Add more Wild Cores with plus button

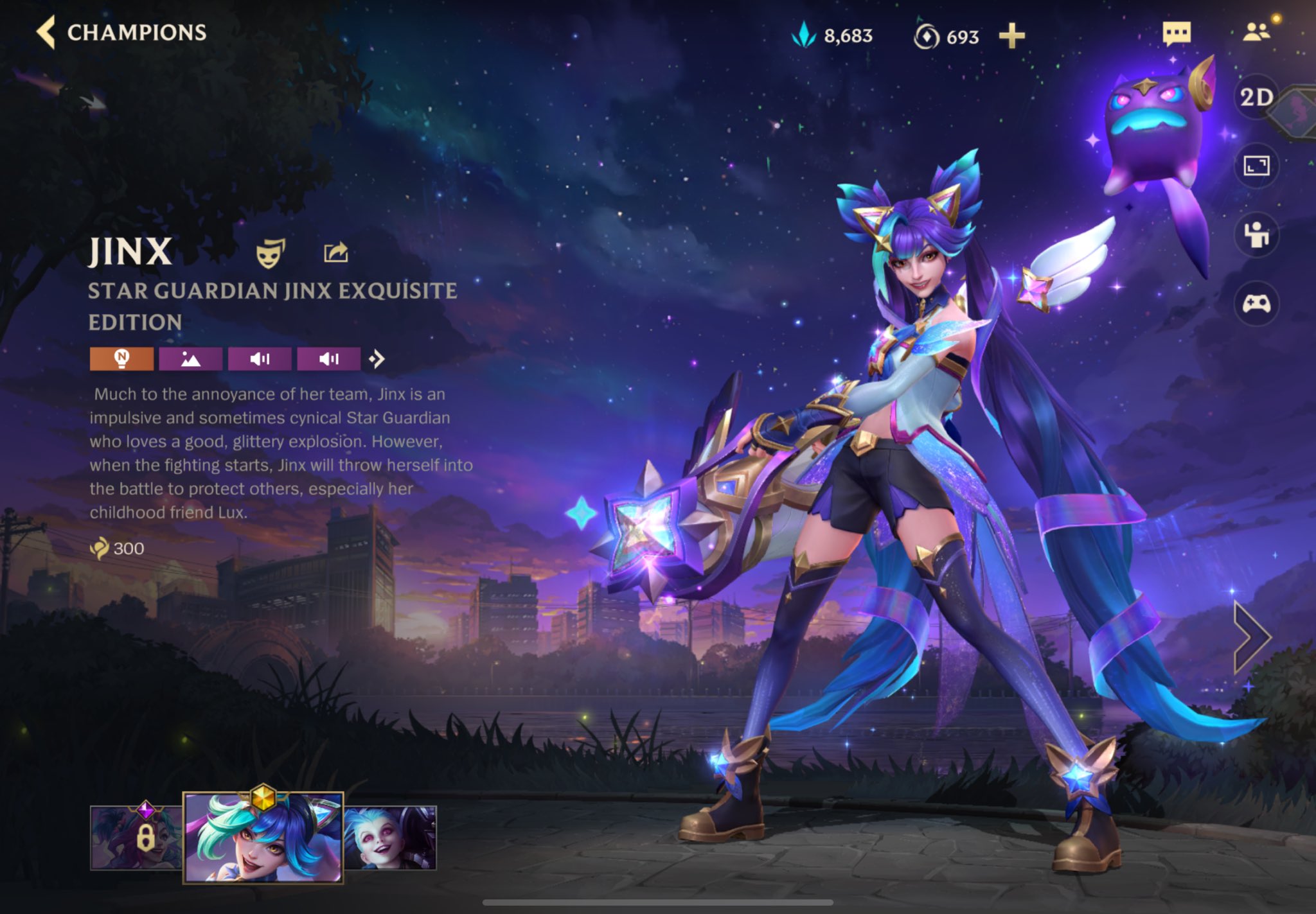(1011, 36)
